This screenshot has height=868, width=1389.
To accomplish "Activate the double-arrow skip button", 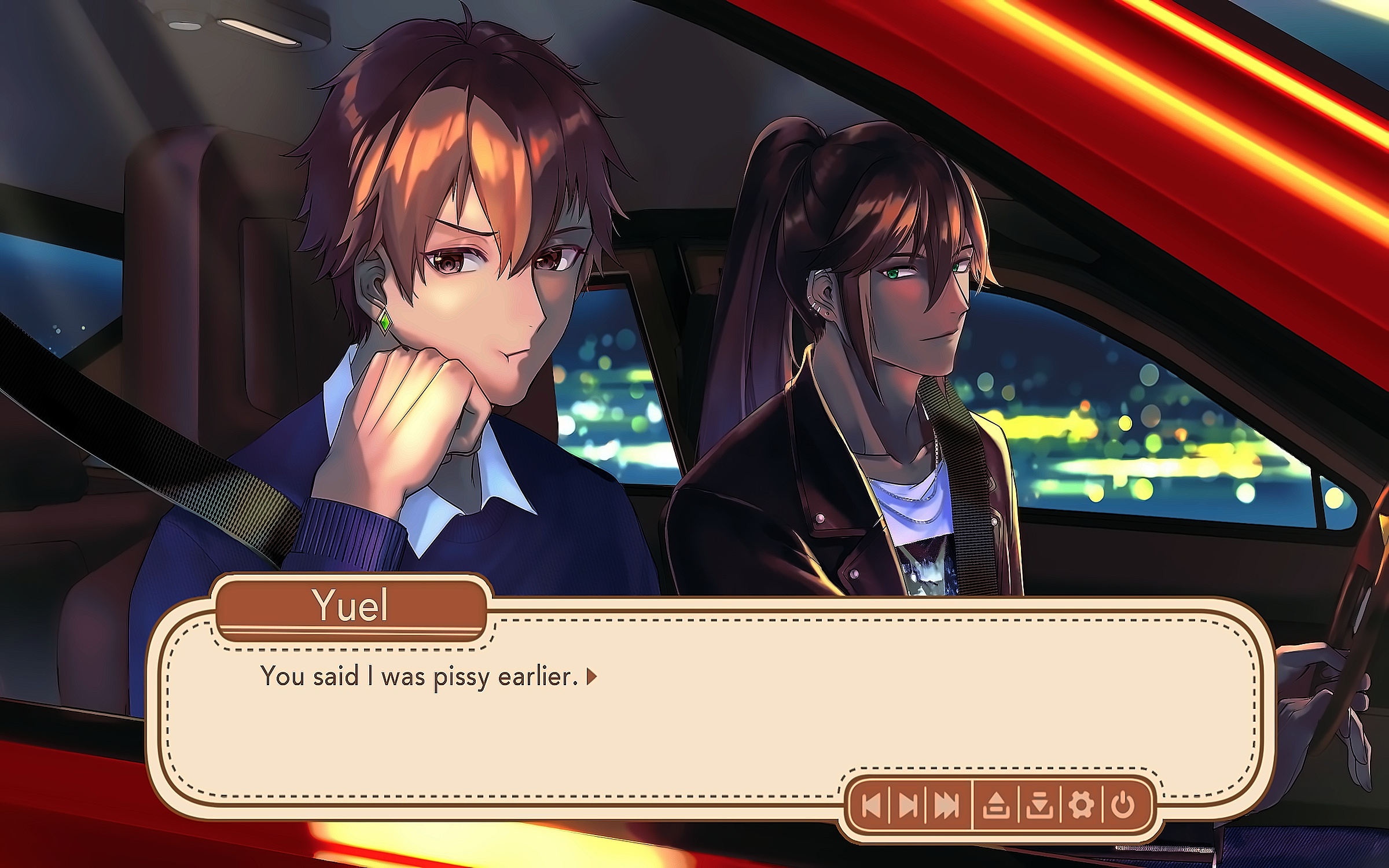I will pos(947,805).
